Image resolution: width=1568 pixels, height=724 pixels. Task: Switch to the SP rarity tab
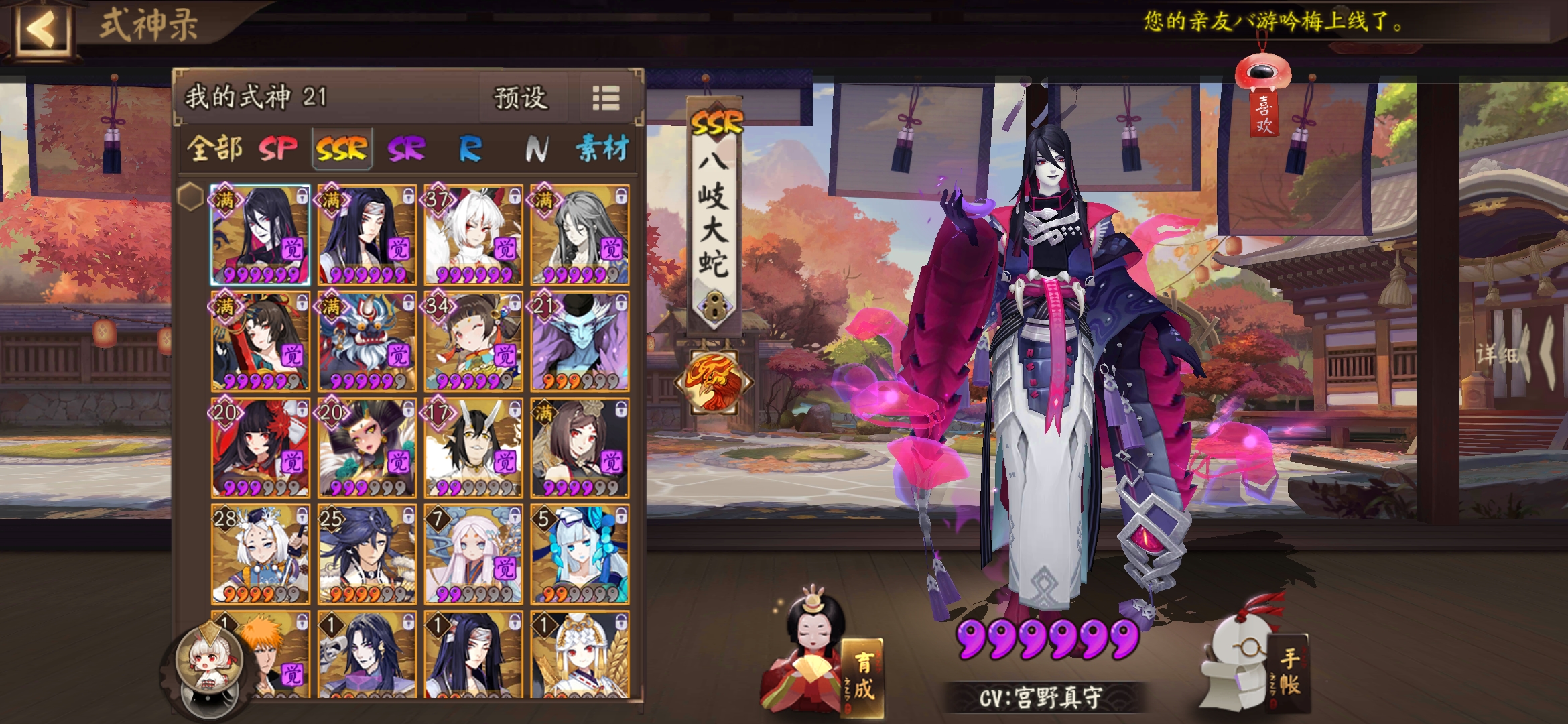pos(279,149)
